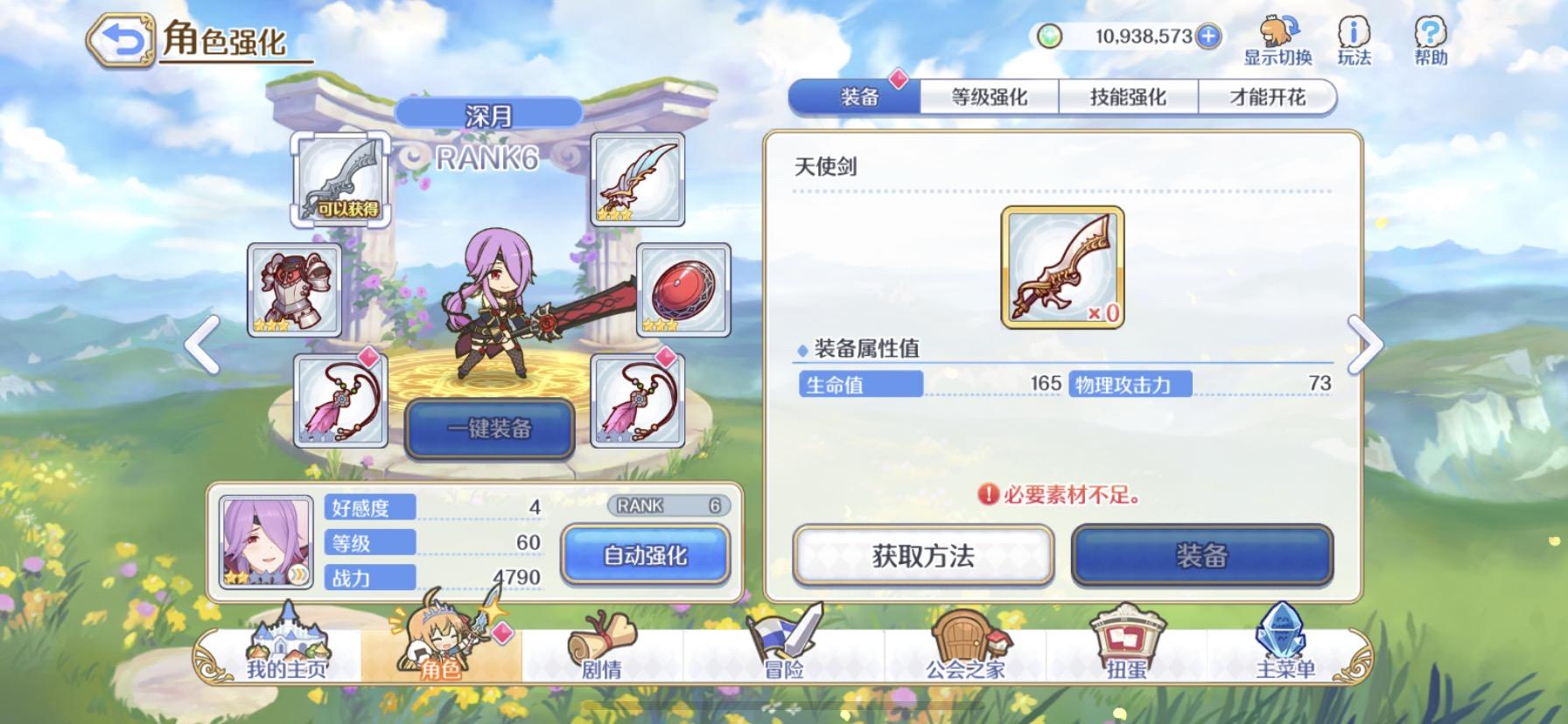Image resolution: width=1568 pixels, height=724 pixels.
Task: Switch to the 技能强化 tab
Action: [1129, 96]
